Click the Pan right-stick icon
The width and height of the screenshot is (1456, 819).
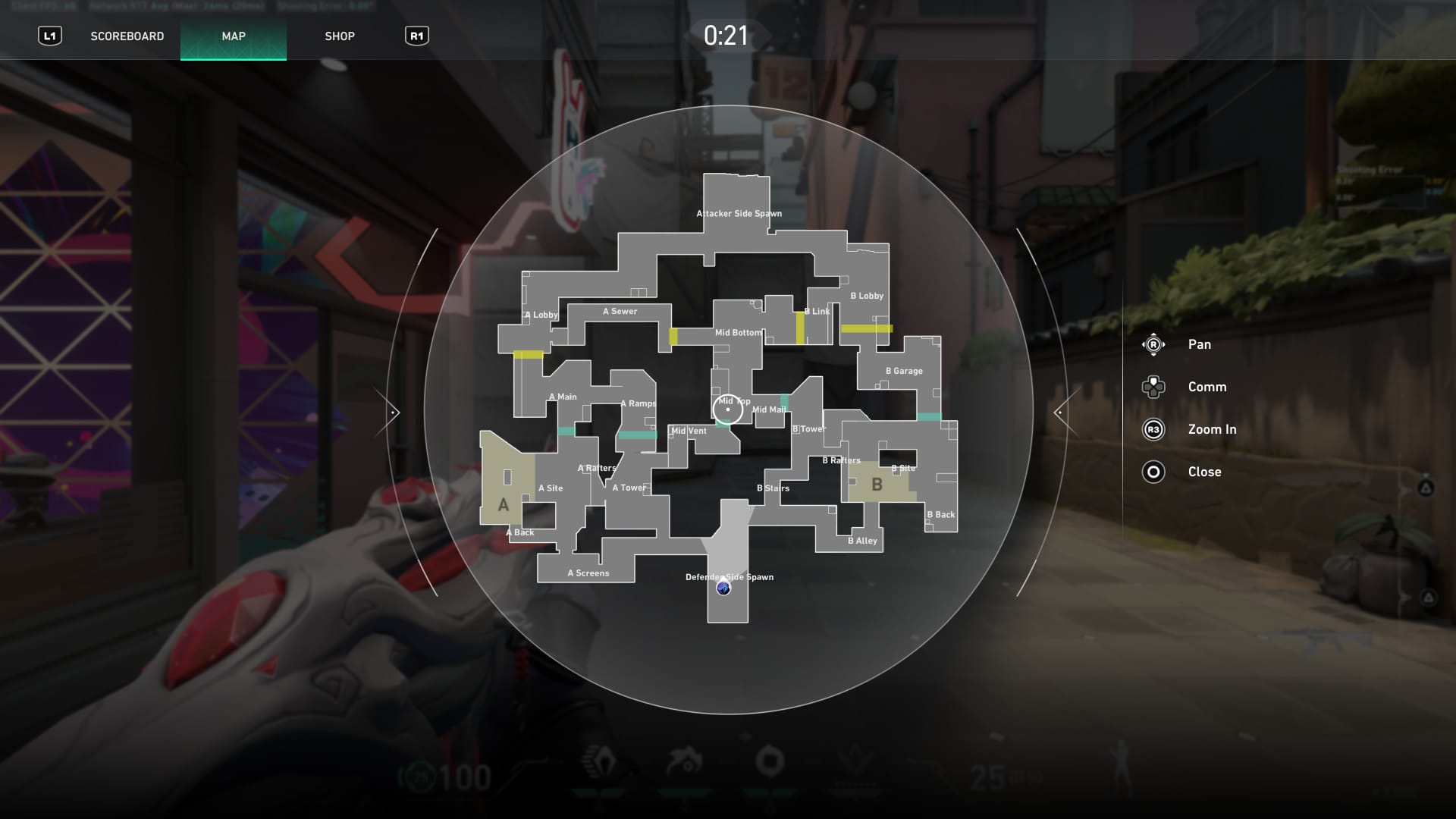tap(1153, 344)
